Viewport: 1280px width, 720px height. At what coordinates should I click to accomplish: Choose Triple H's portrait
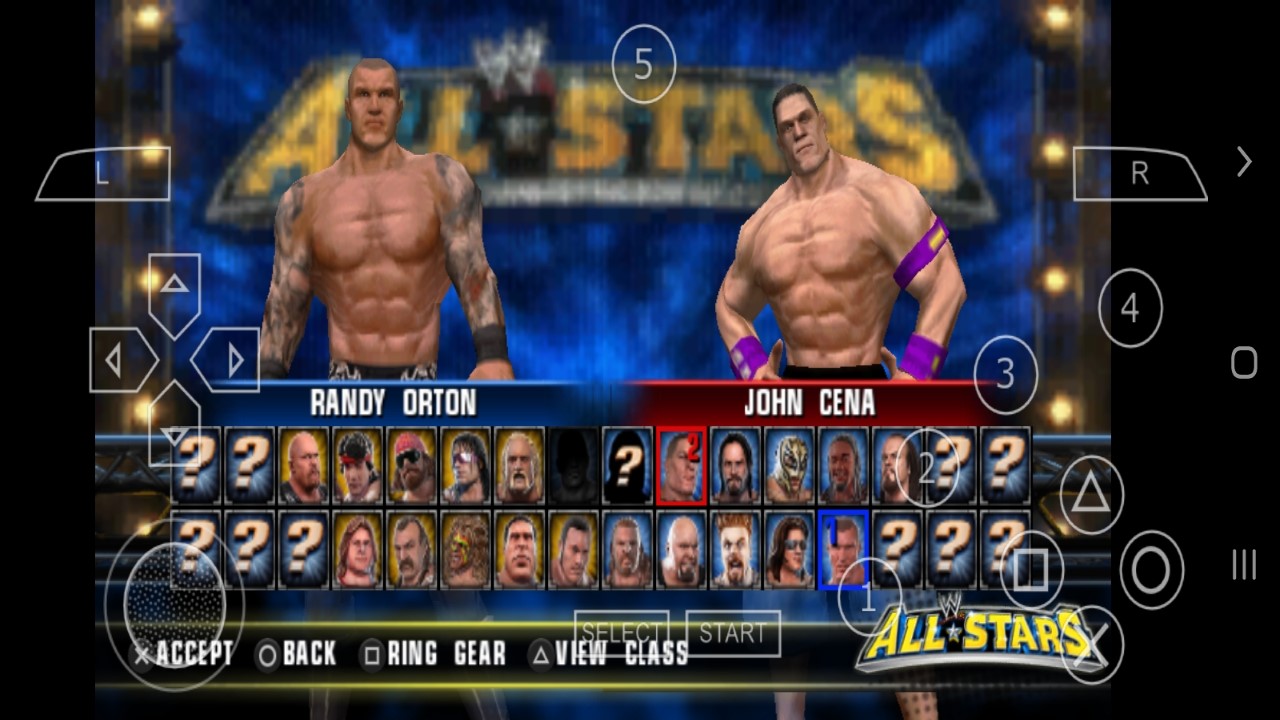click(x=628, y=549)
